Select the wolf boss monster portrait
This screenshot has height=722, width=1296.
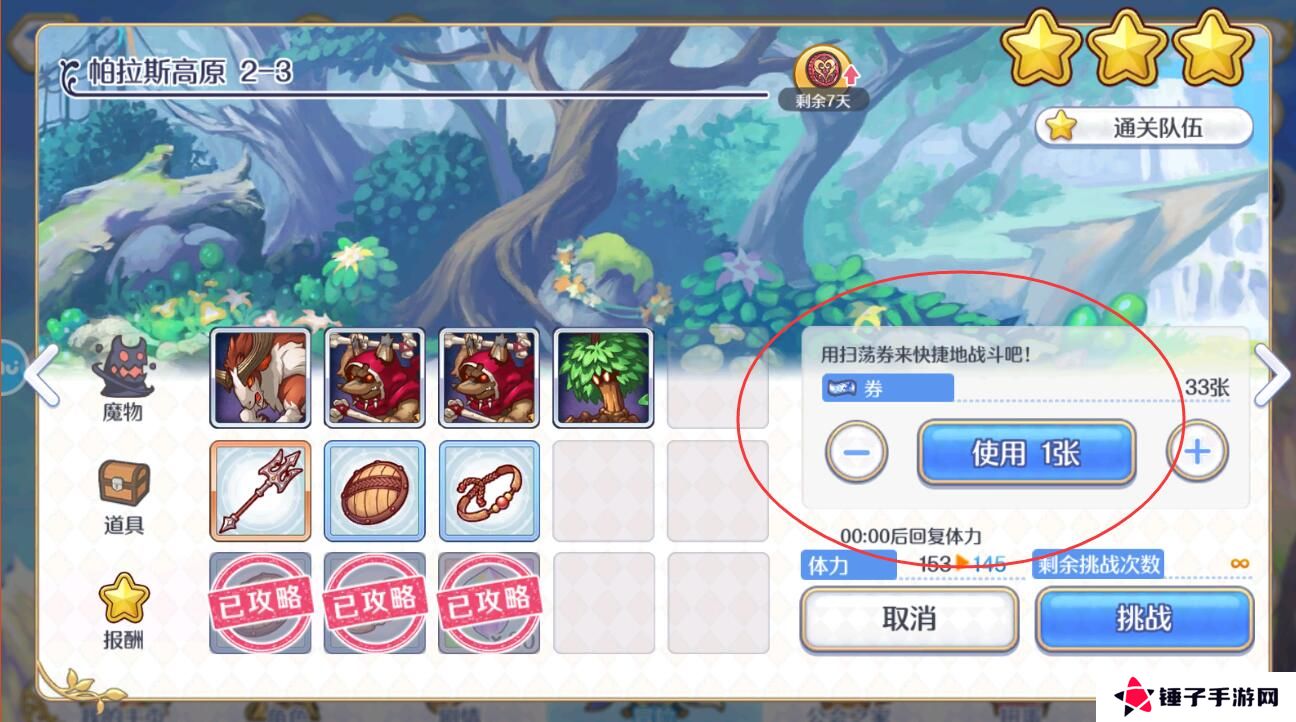[260, 380]
